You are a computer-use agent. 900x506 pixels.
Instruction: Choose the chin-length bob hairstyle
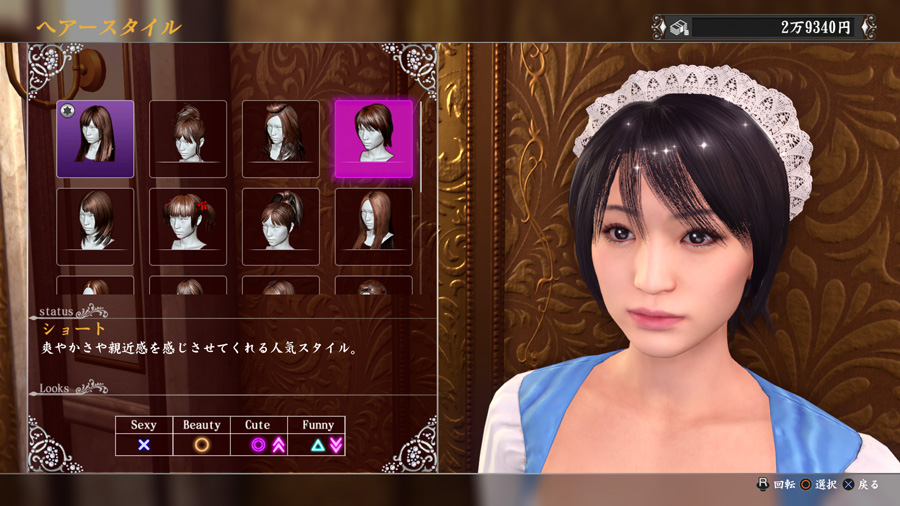point(95,226)
